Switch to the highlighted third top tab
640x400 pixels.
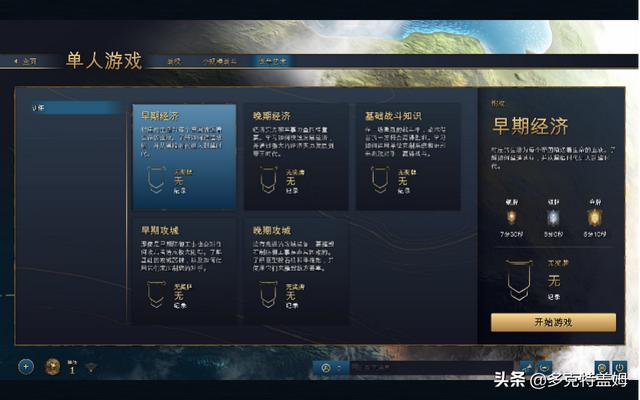pyautogui.click(x=270, y=61)
